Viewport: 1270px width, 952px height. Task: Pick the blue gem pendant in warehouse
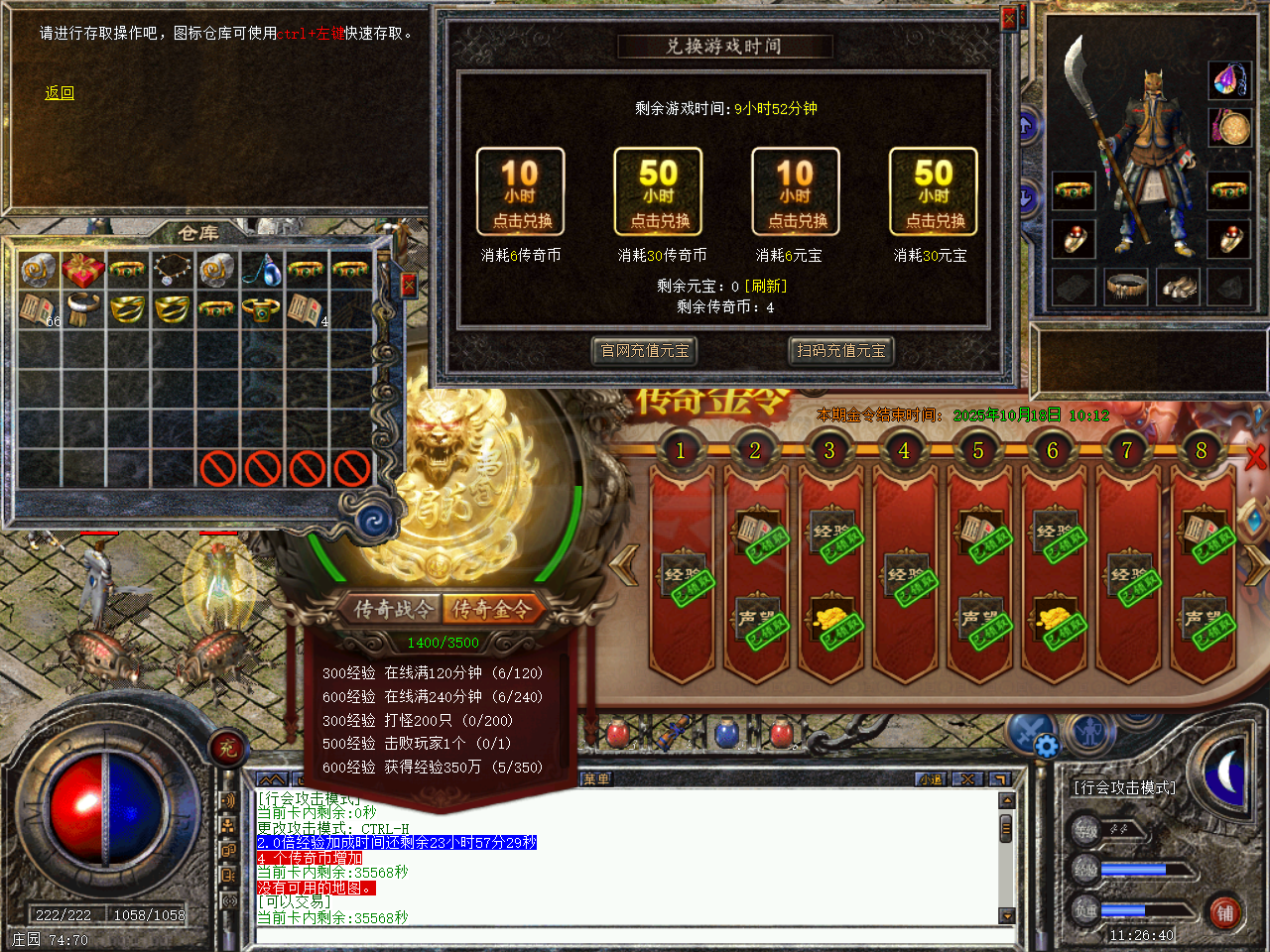[262, 269]
